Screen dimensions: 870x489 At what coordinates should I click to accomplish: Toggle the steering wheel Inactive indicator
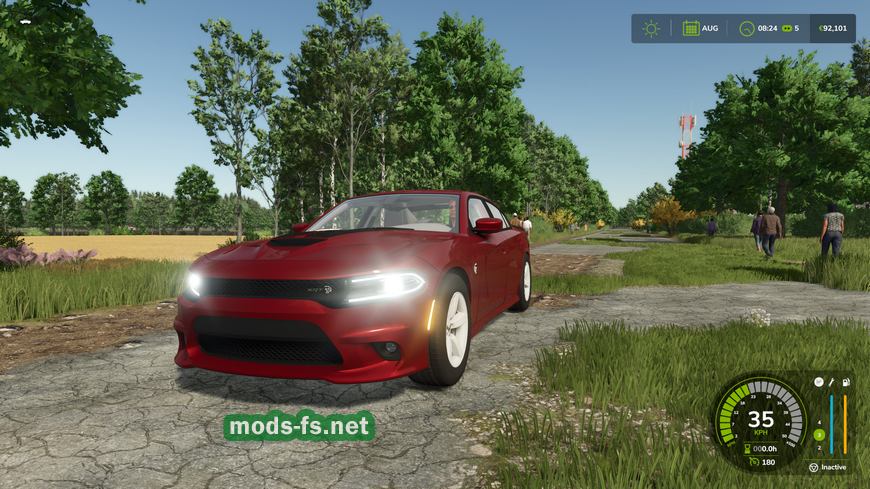(x=814, y=467)
